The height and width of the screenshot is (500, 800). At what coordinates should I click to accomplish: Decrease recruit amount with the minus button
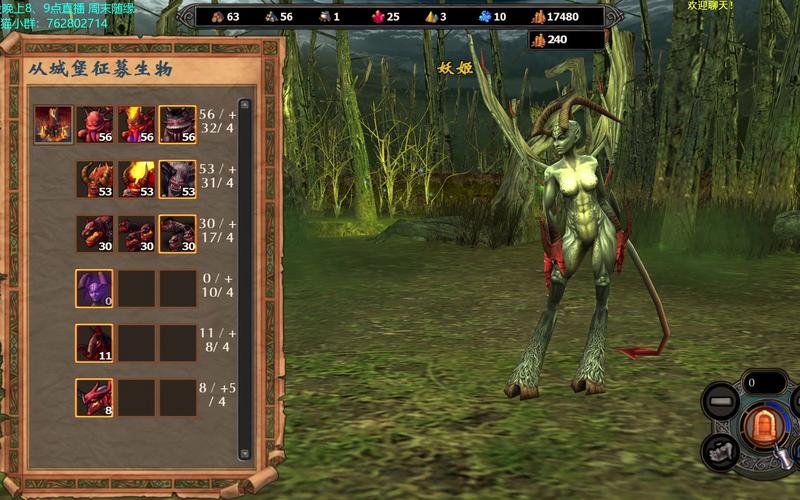(x=720, y=404)
